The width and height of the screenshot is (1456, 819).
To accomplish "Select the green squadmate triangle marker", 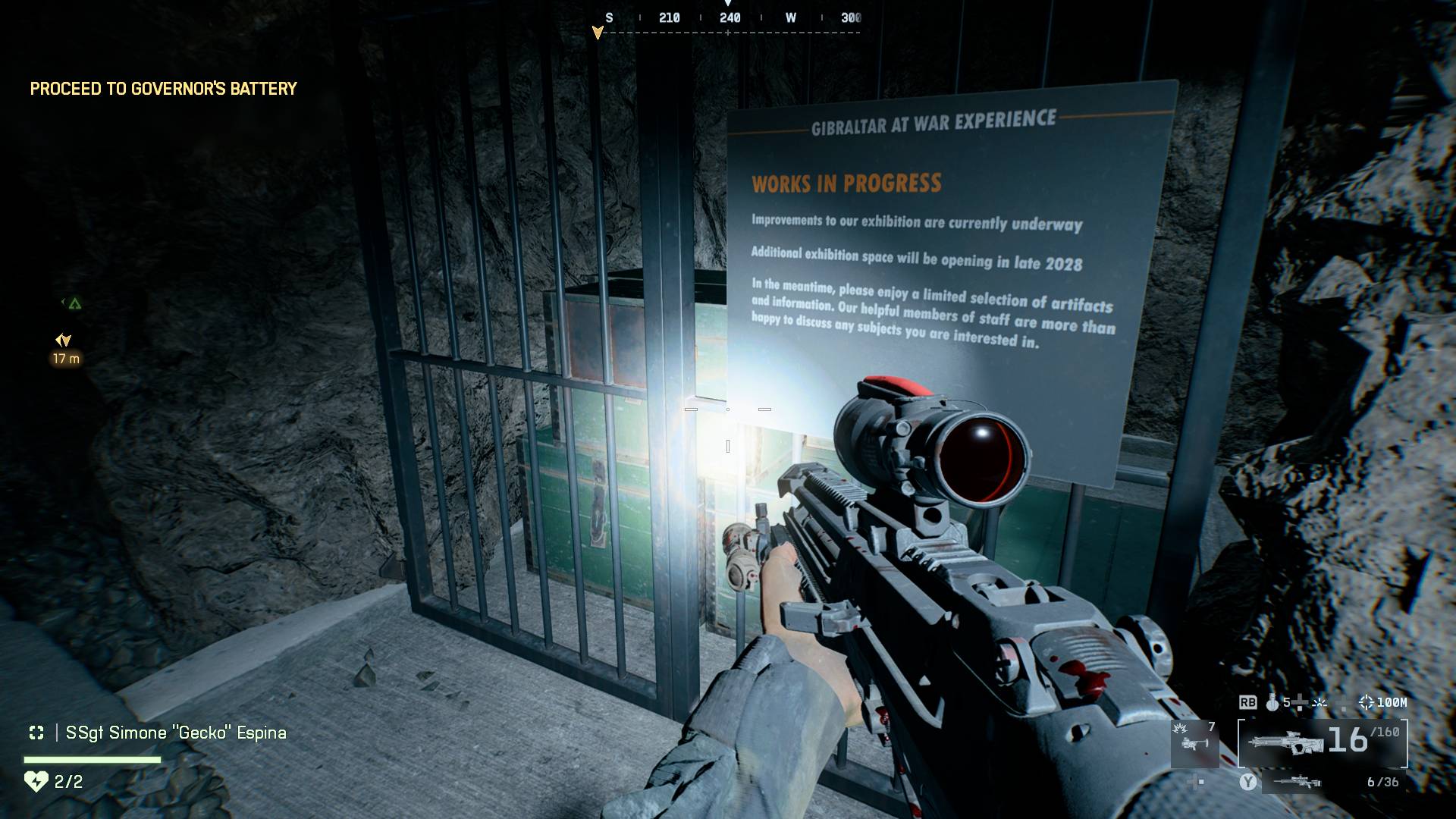I will tap(74, 303).
